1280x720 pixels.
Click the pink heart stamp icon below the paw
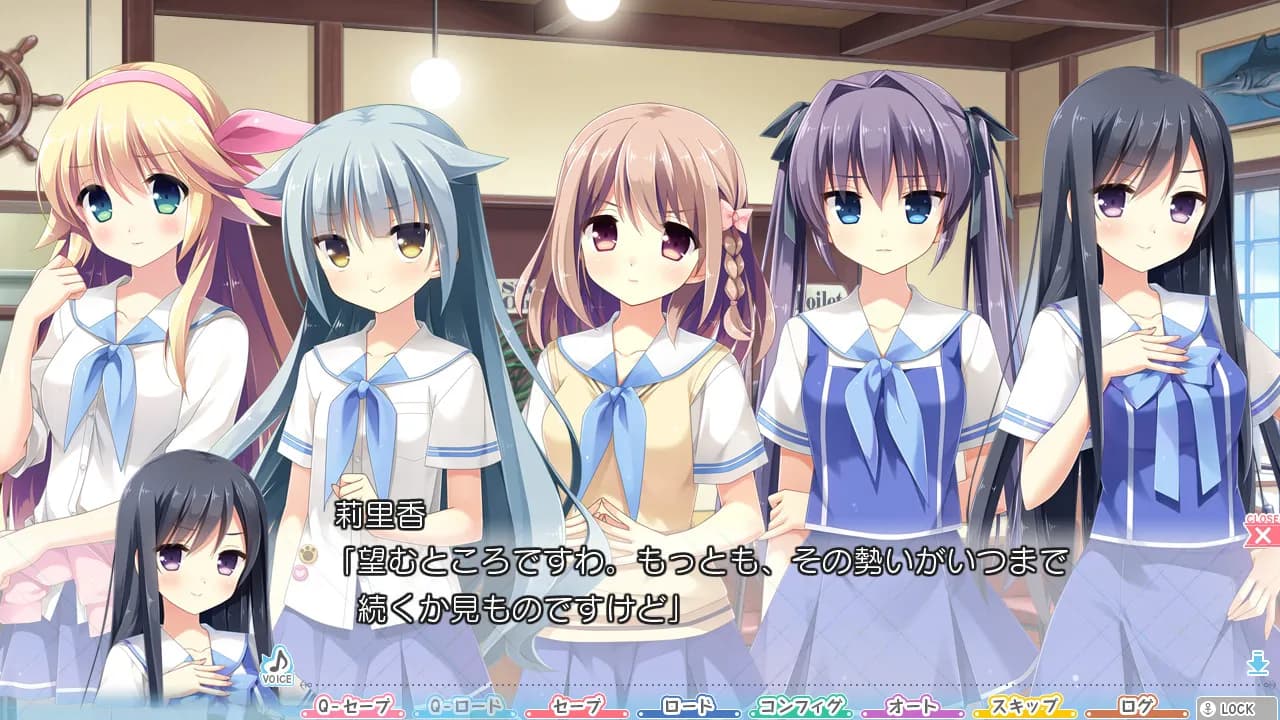click(302, 573)
